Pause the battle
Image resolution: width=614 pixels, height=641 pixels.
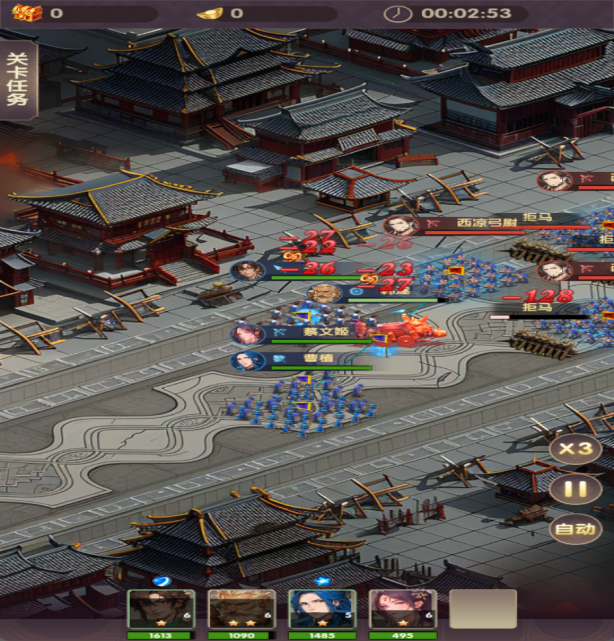click(575, 490)
